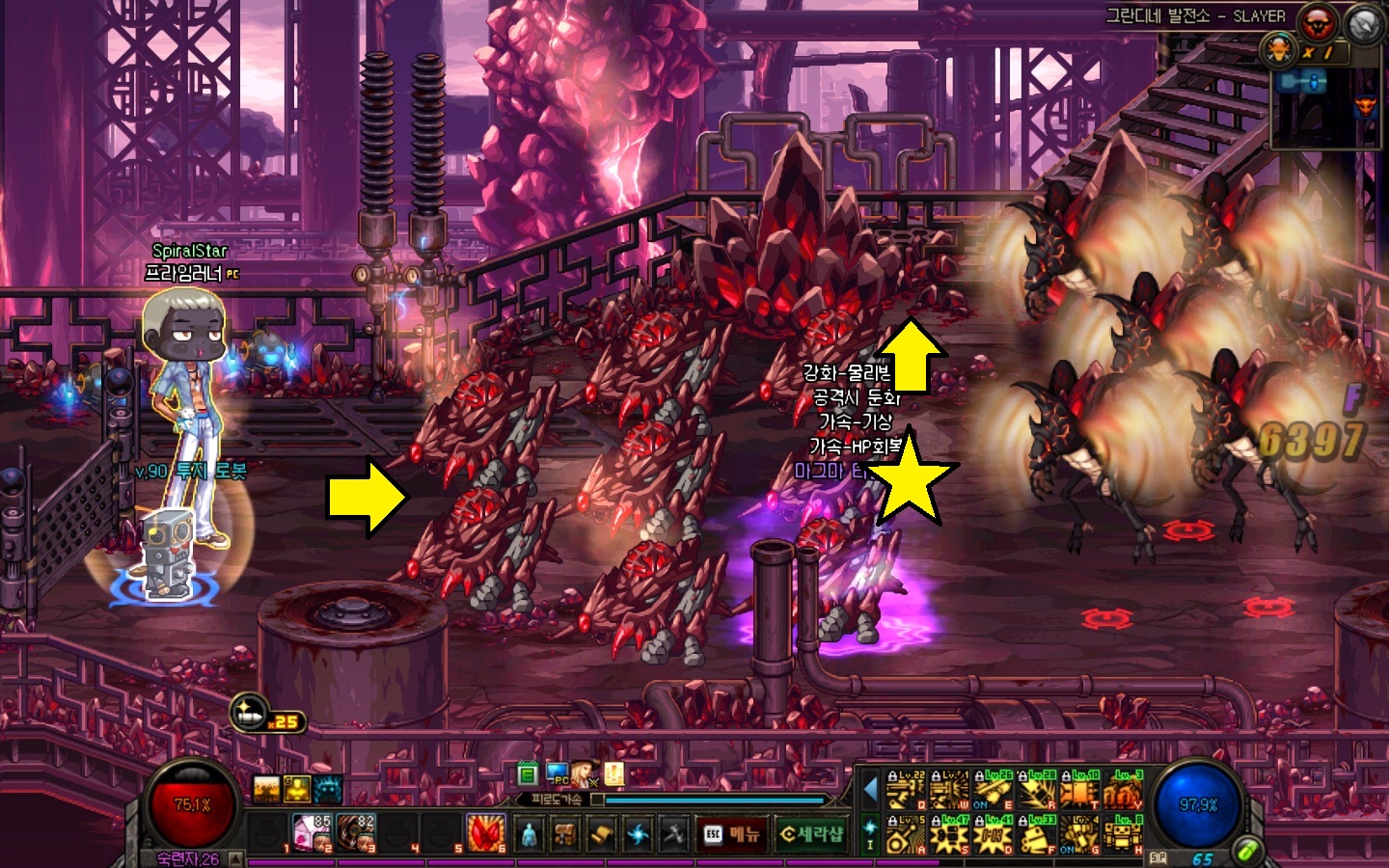Viewport: 1389px width, 868px height.
Task: Click the green capsule button by SP
Action: point(1248,851)
